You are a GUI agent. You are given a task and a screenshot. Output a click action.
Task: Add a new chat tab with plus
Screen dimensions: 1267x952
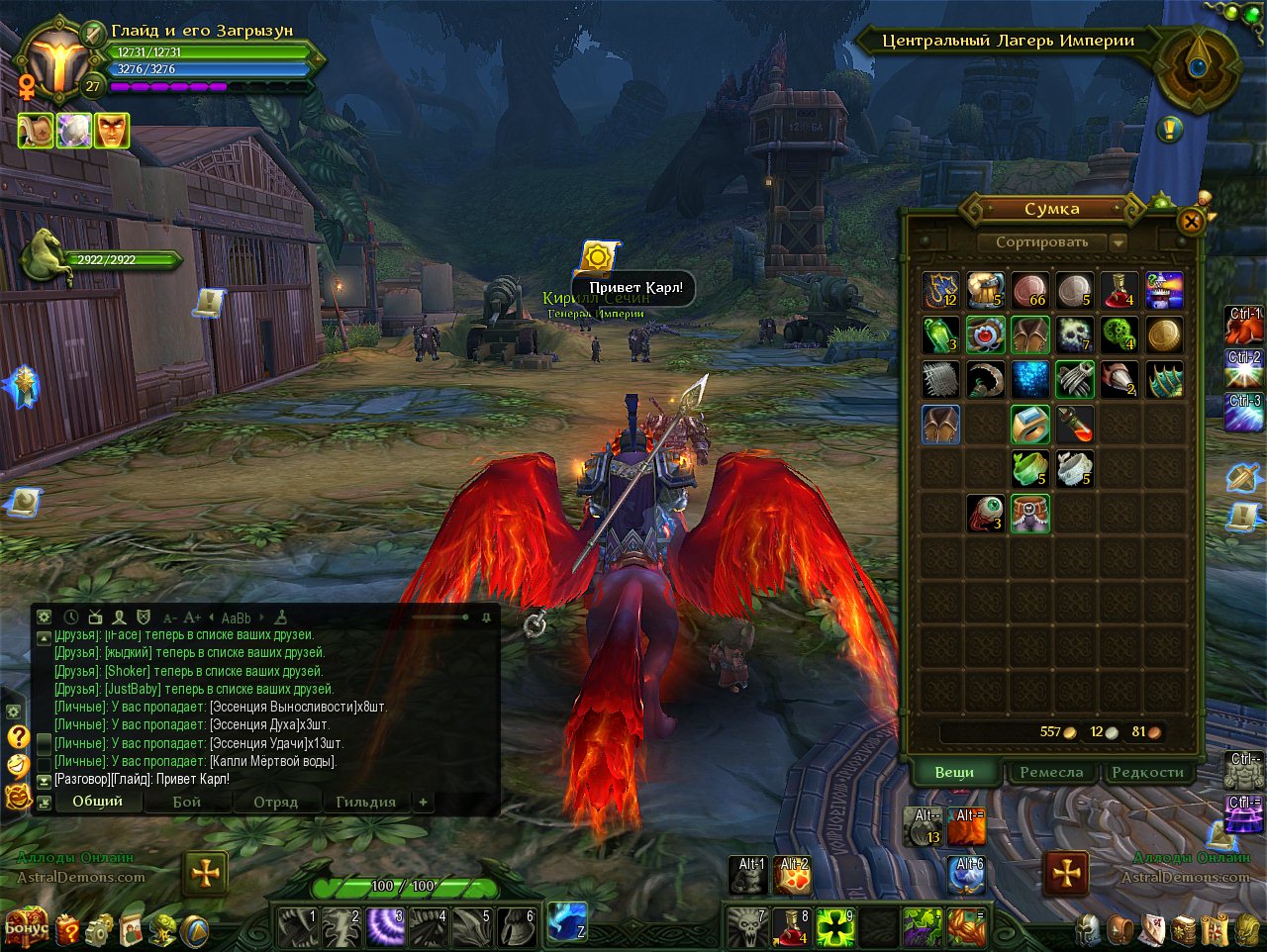tap(423, 802)
